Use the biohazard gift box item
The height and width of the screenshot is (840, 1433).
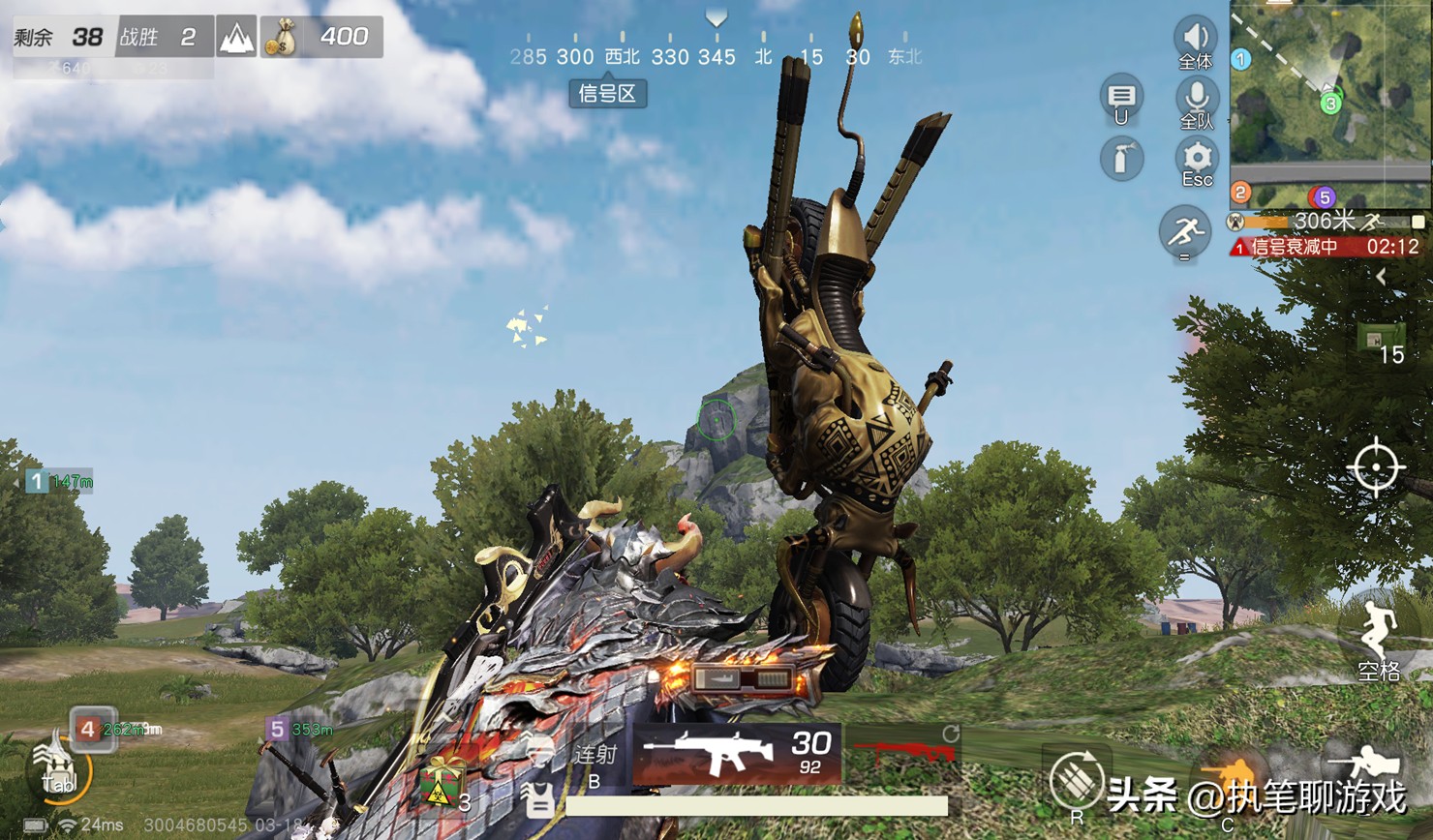point(441,780)
